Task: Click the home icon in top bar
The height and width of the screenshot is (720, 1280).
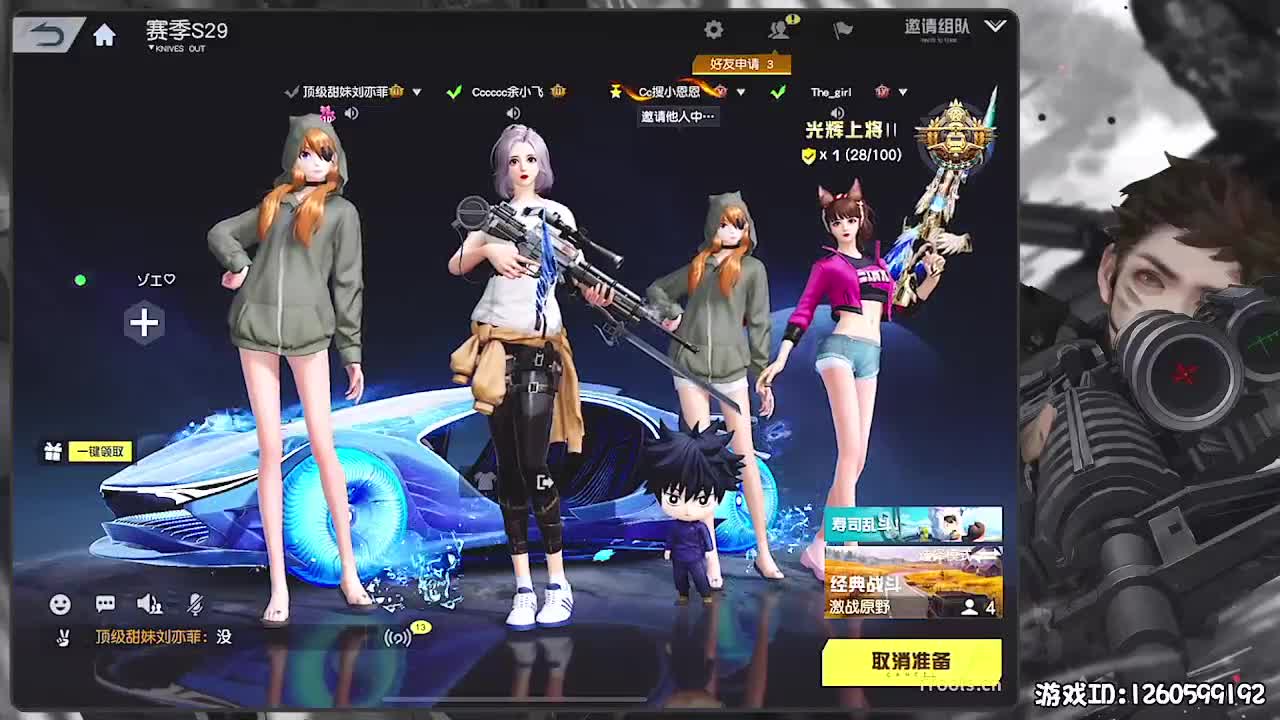Action: click(104, 34)
